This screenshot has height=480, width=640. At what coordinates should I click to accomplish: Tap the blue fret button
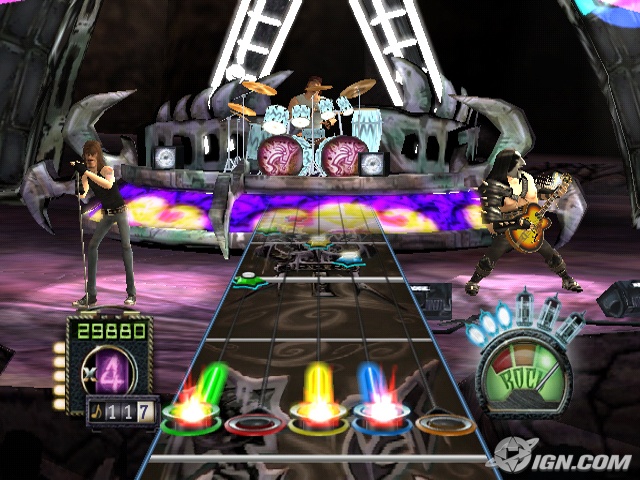click(x=381, y=418)
